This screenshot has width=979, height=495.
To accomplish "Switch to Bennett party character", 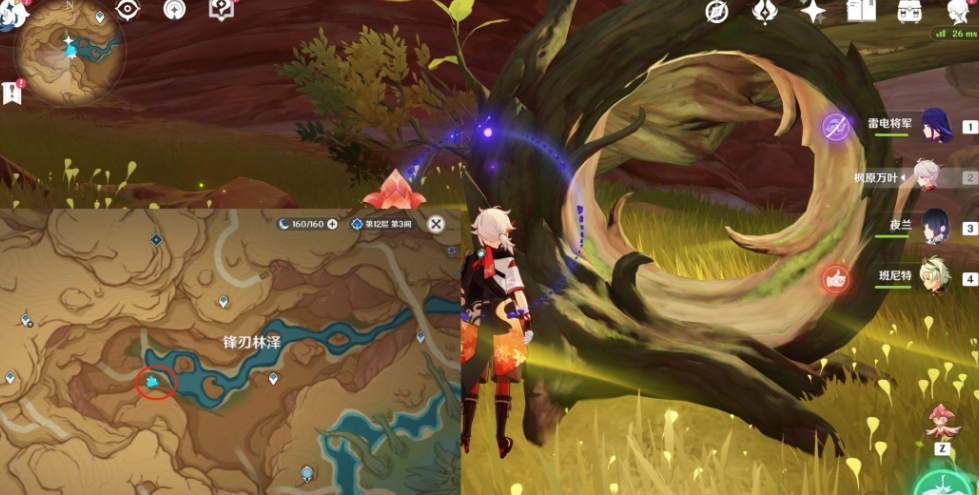I will pos(935,277).
